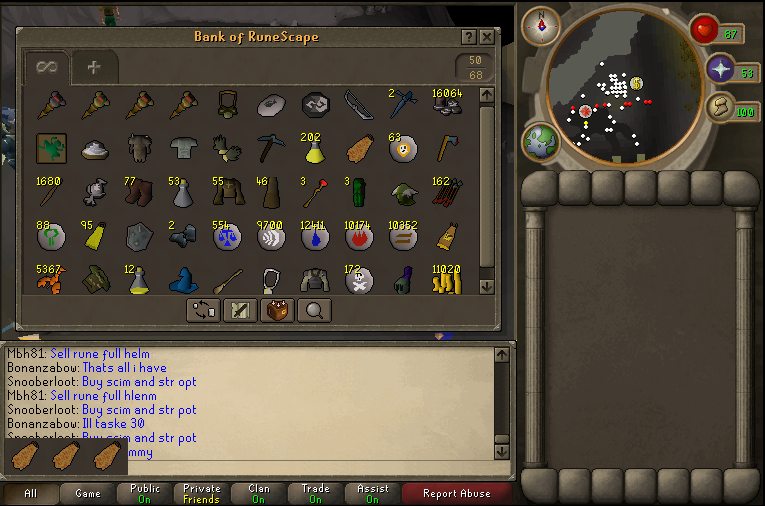The width and height of the screenshot is (765, 506).
Task: Select the water runes stack of 12411
Action: (315, 237)
